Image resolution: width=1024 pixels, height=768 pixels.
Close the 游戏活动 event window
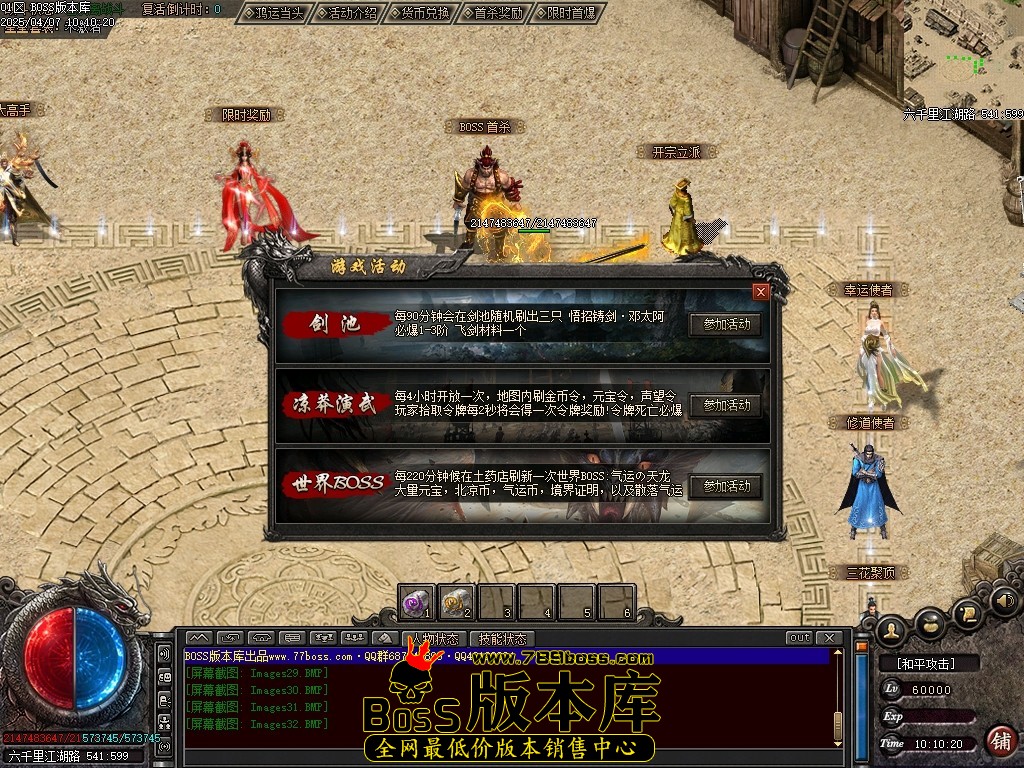click(761, 292)
